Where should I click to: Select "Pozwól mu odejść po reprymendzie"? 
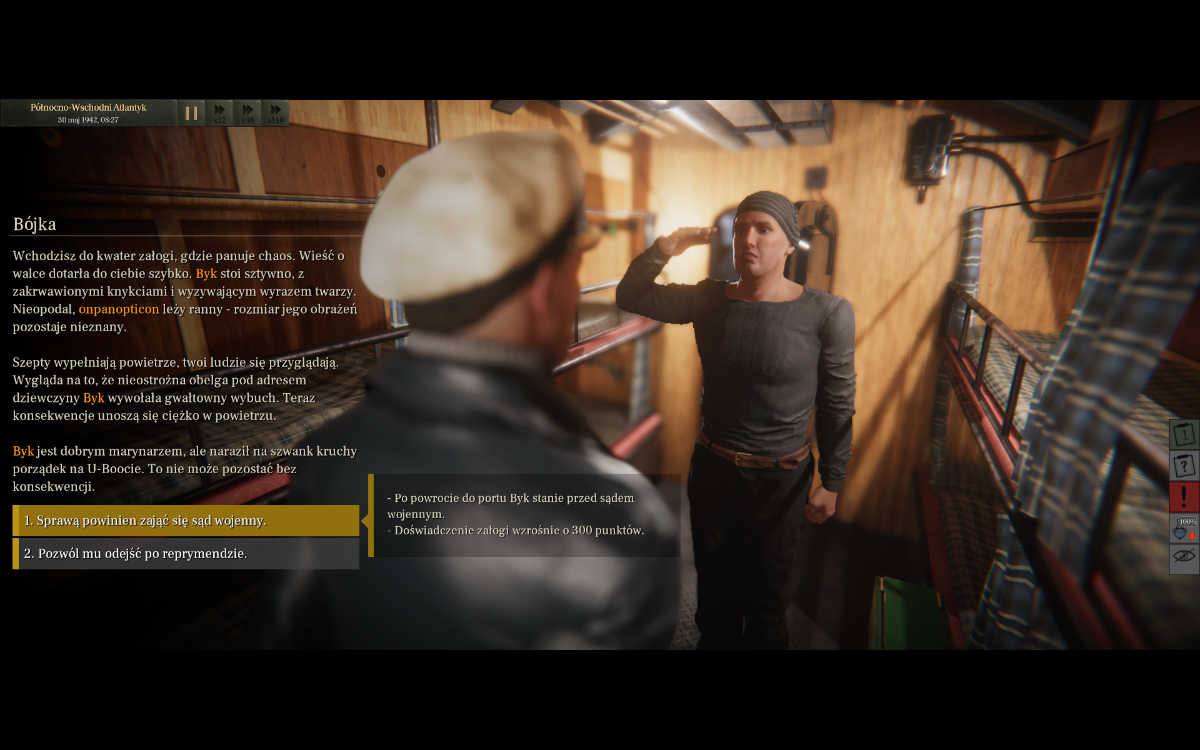click(x=186, y=553)
